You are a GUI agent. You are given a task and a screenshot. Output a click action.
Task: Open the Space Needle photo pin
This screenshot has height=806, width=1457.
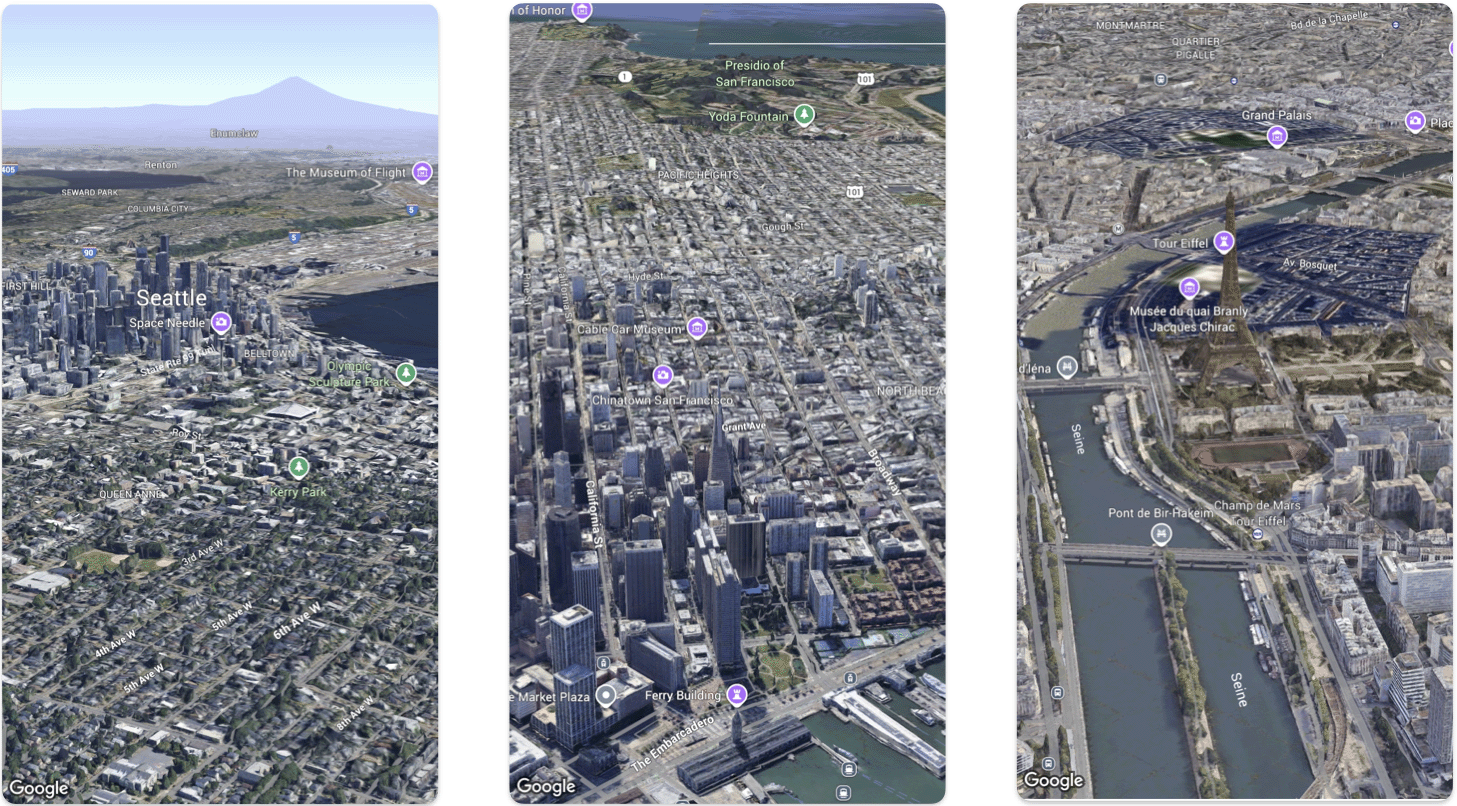(x=219, y=323)
